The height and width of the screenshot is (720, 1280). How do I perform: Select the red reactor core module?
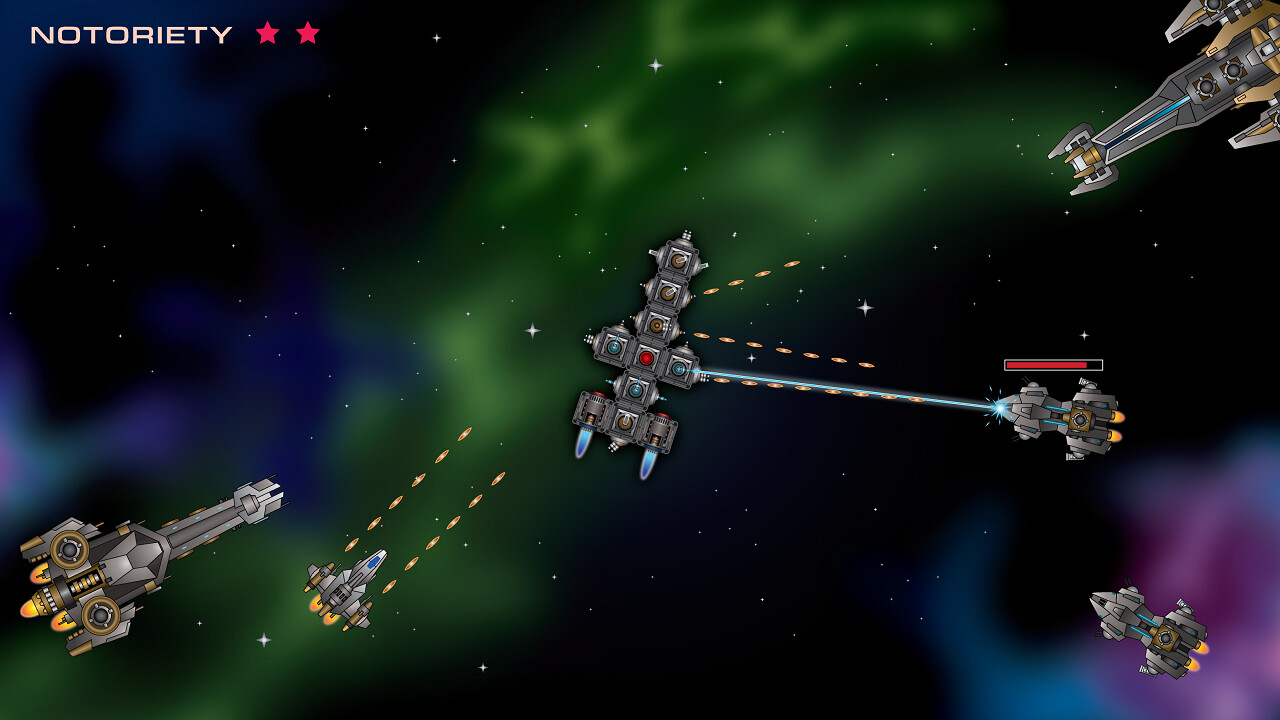(x=646, y=358)
